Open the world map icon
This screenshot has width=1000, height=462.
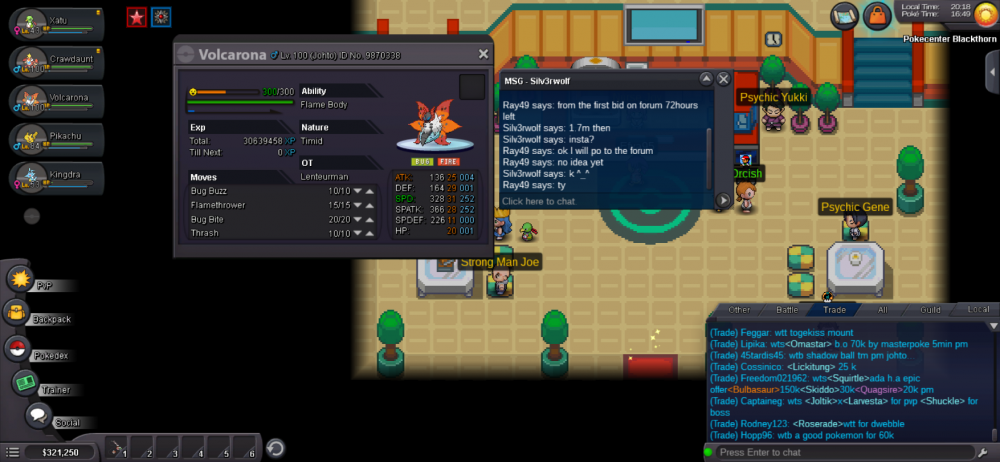coord(845,15)
